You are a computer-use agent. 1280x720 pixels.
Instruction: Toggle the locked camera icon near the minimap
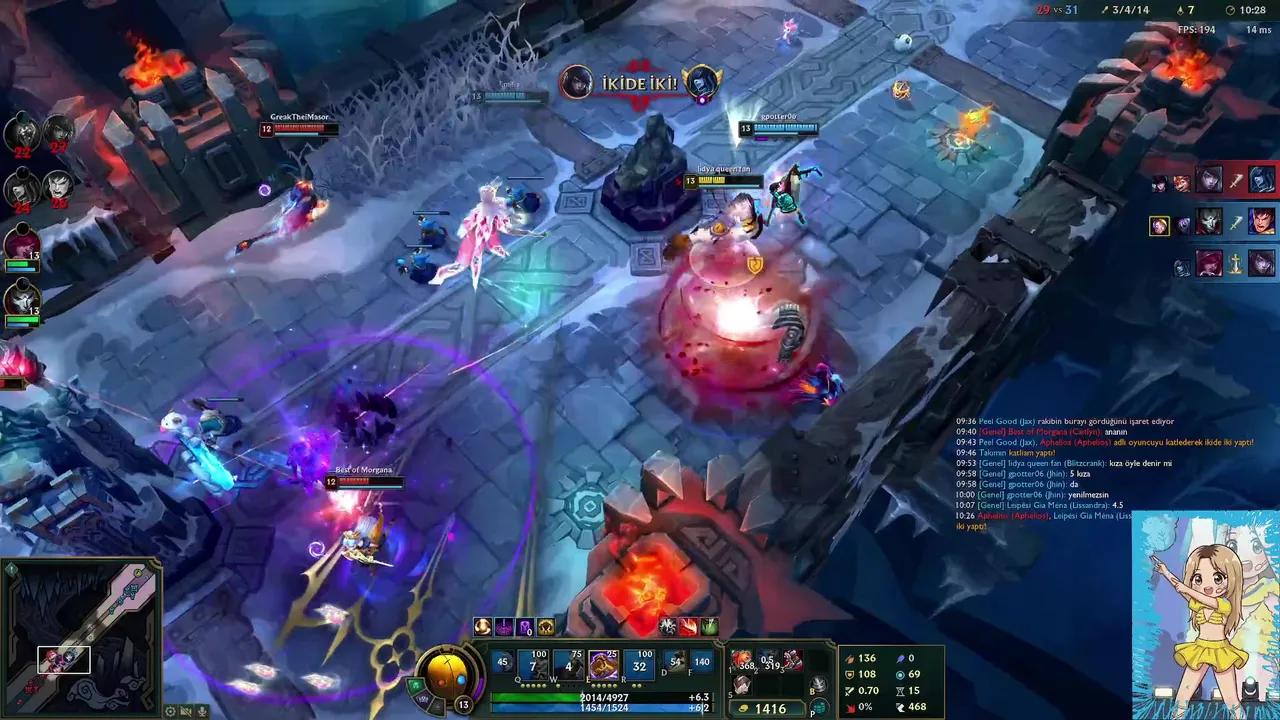[x=186, y=711]
